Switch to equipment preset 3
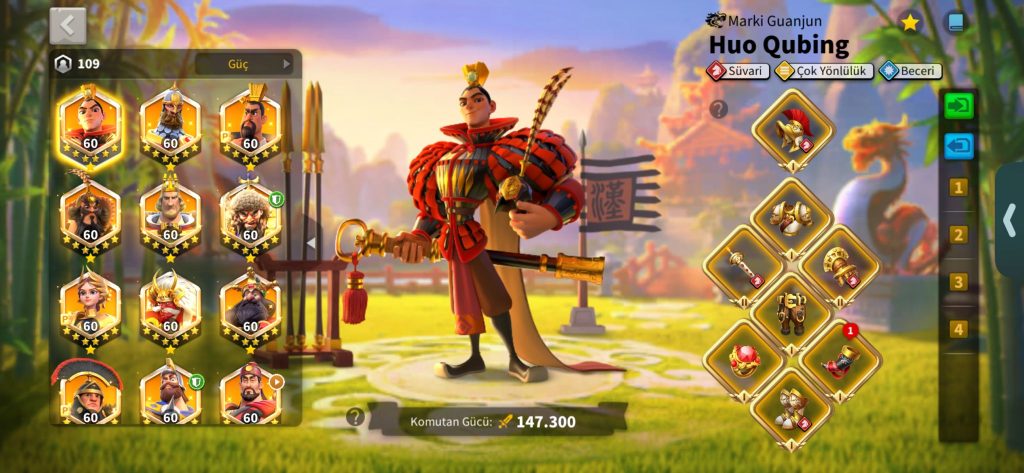The image size is (1024, 473). coord(958,282)
